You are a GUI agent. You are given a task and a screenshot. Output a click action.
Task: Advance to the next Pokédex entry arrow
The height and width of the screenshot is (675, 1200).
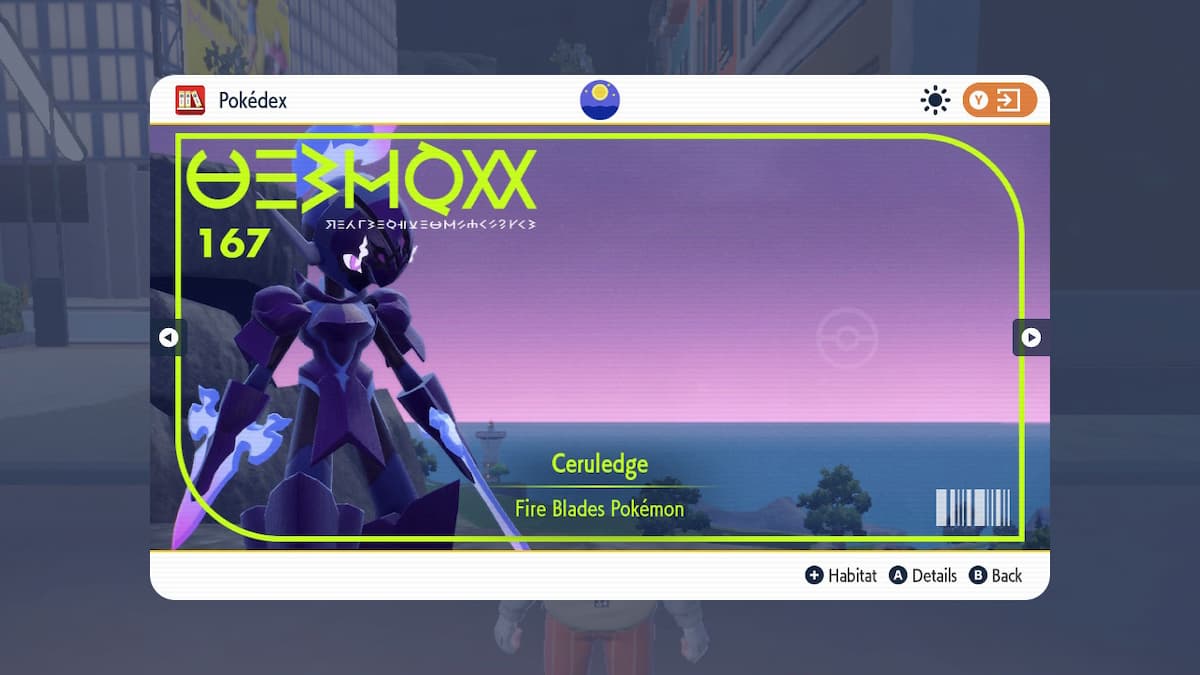(x=1031, y=338)
